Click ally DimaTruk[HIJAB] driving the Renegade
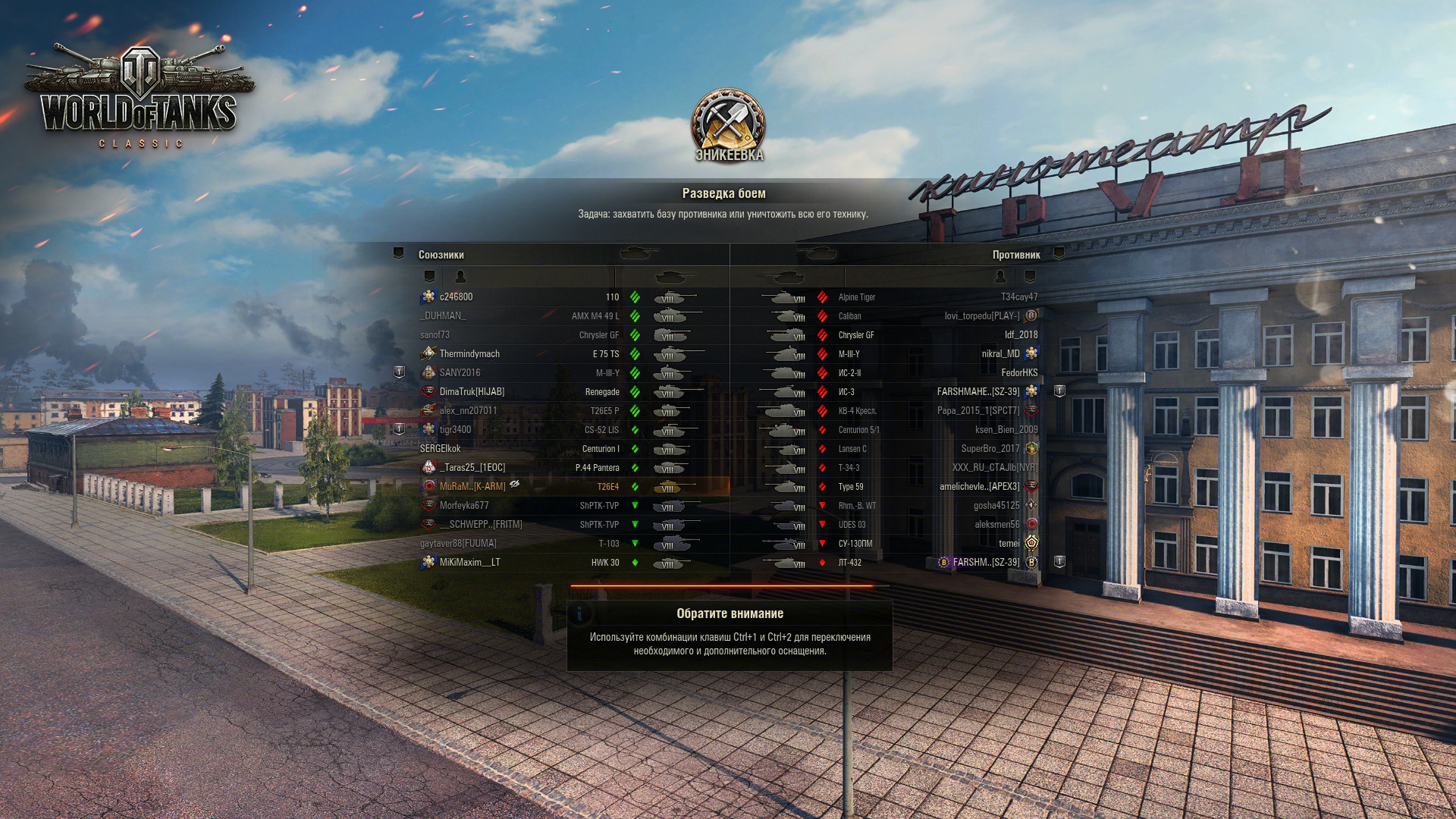The height and width of the screenshot is (819, 1456). 472,392
